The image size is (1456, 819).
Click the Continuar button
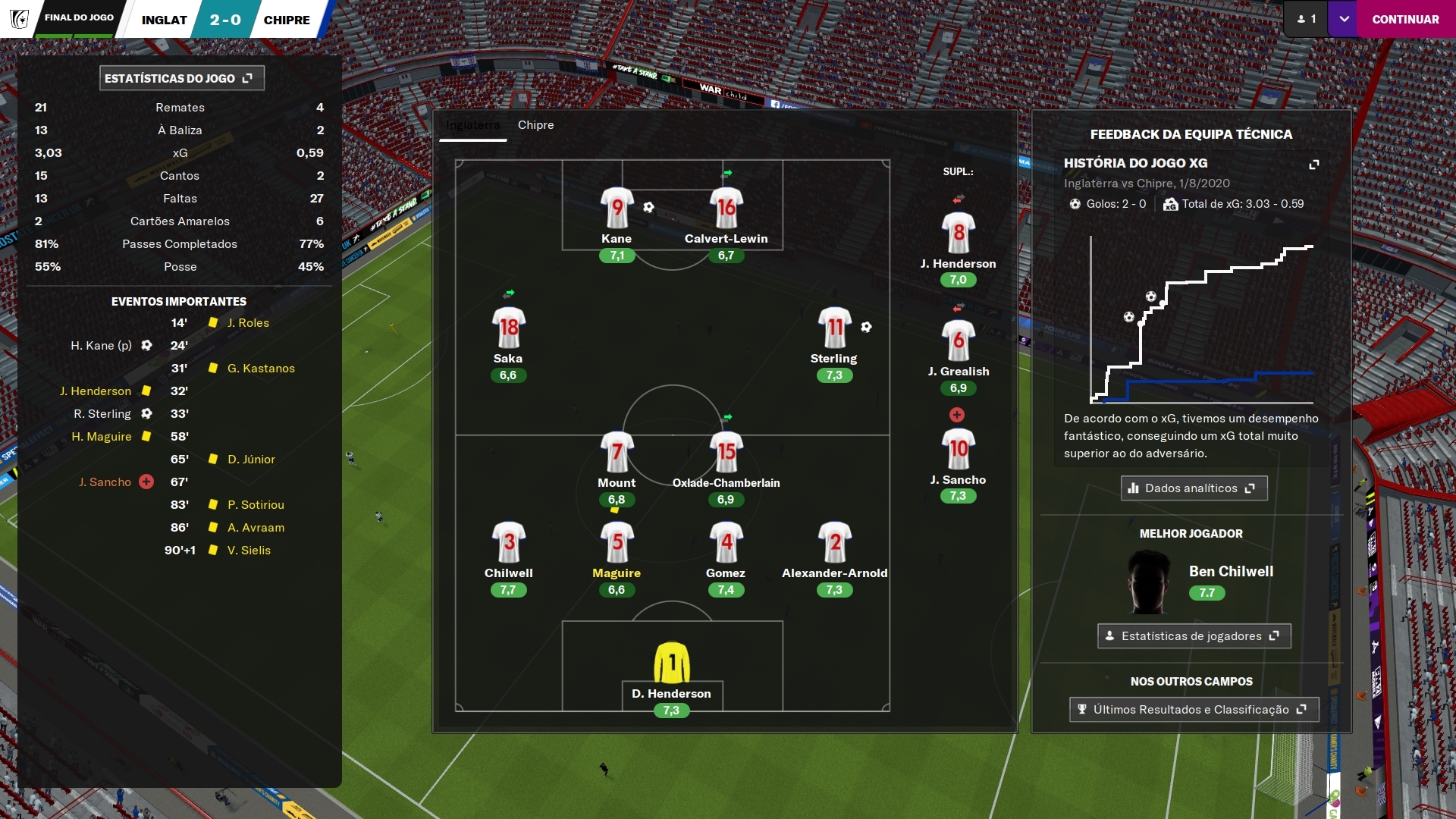1405,20
